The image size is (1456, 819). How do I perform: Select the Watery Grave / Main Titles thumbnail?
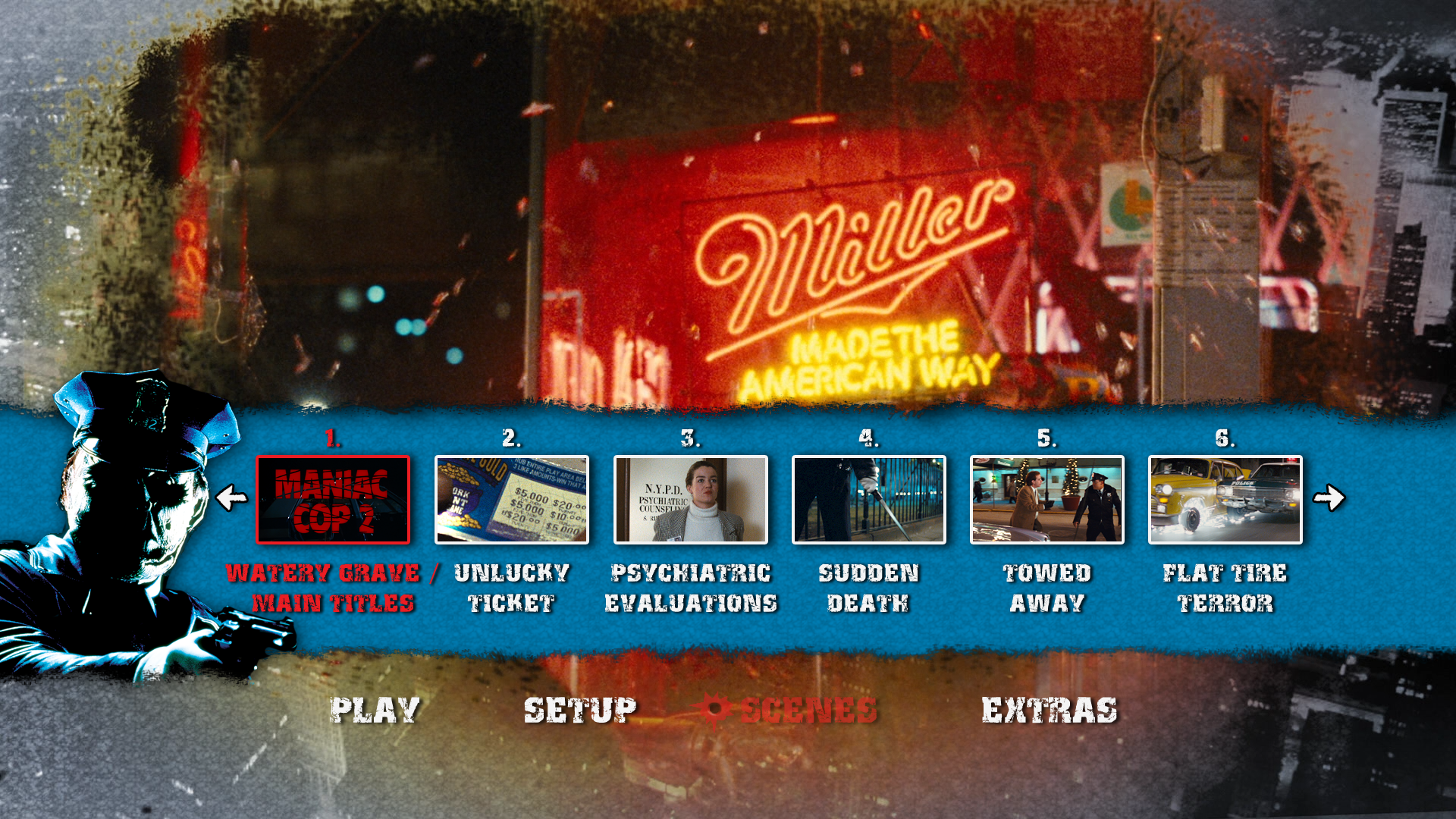coord(334,499)
